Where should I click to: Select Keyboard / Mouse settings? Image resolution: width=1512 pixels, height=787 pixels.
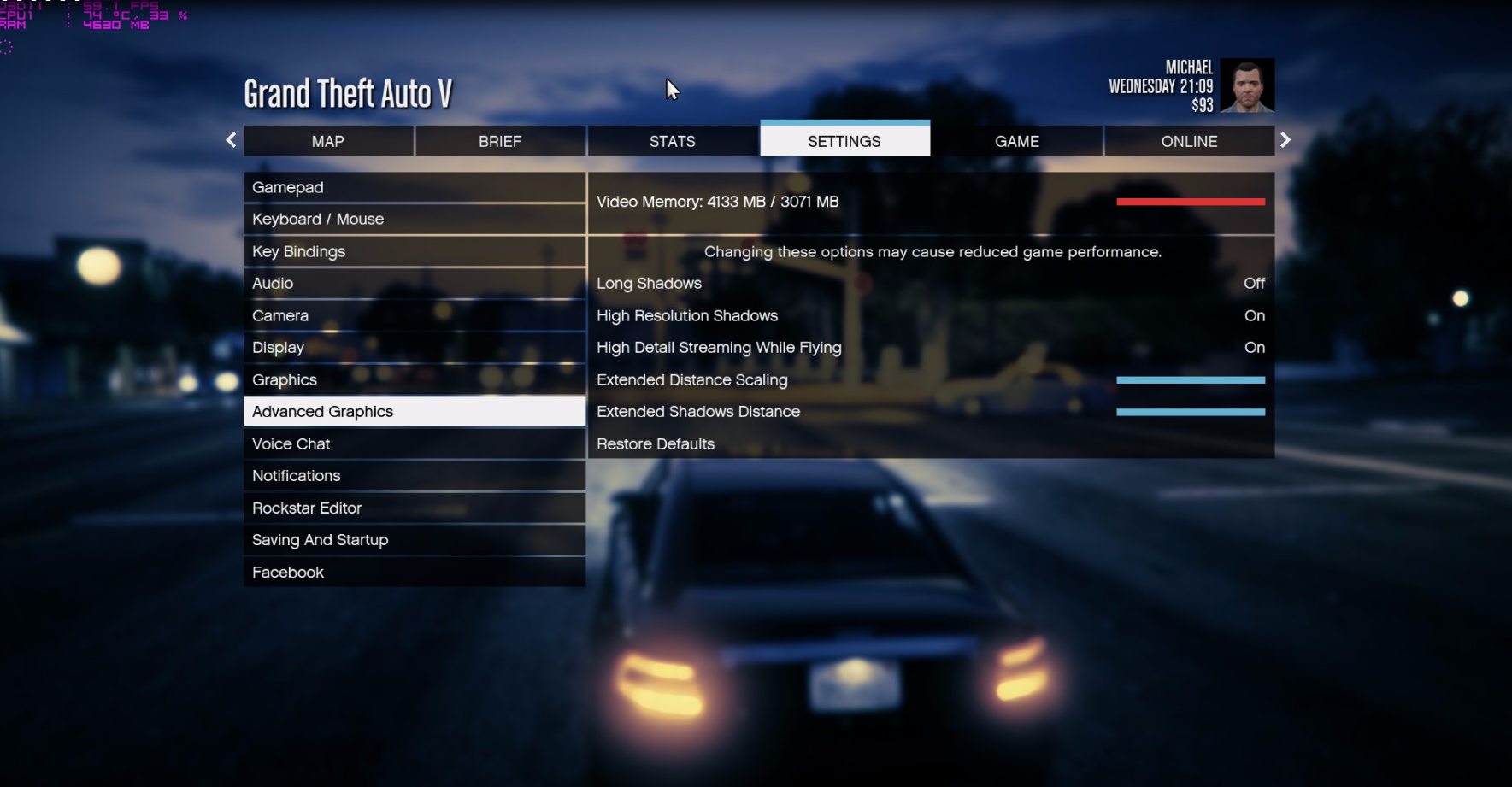coord(414,220)
